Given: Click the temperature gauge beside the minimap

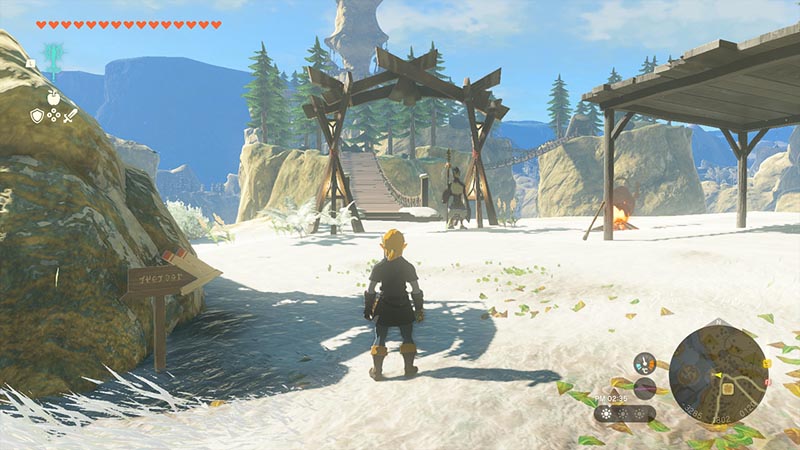Looking at the screenshot, I should 645,363.
